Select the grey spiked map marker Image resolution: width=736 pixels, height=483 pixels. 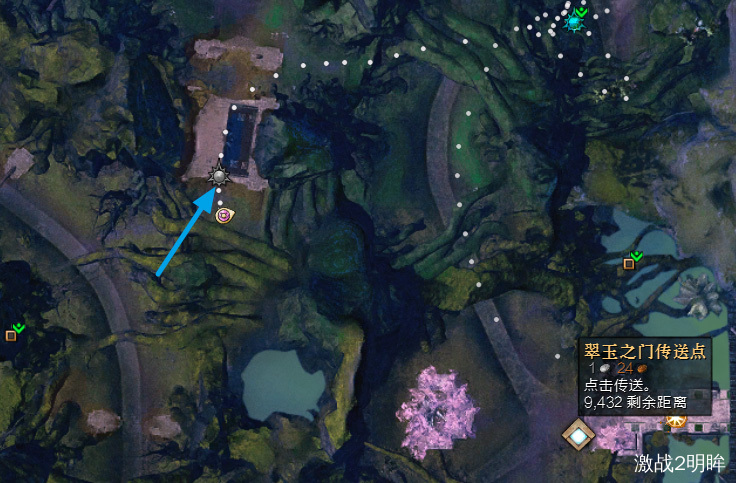(x=220, y=177)
